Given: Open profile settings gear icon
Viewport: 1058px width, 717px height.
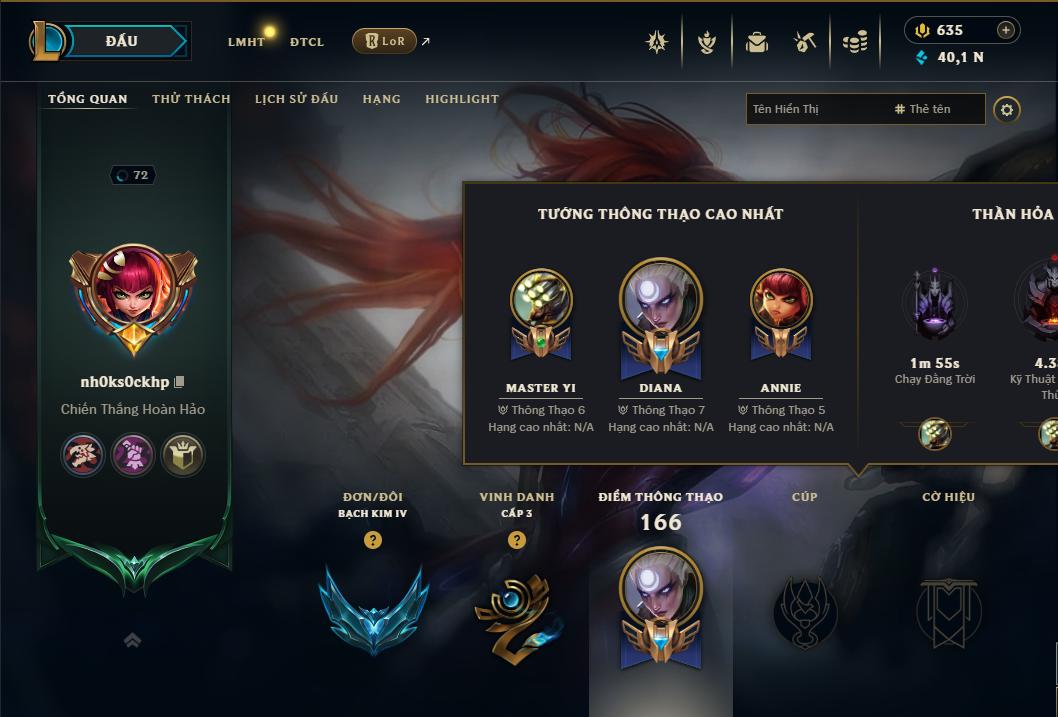Looking at the screenshot, I should [1007, 109].
